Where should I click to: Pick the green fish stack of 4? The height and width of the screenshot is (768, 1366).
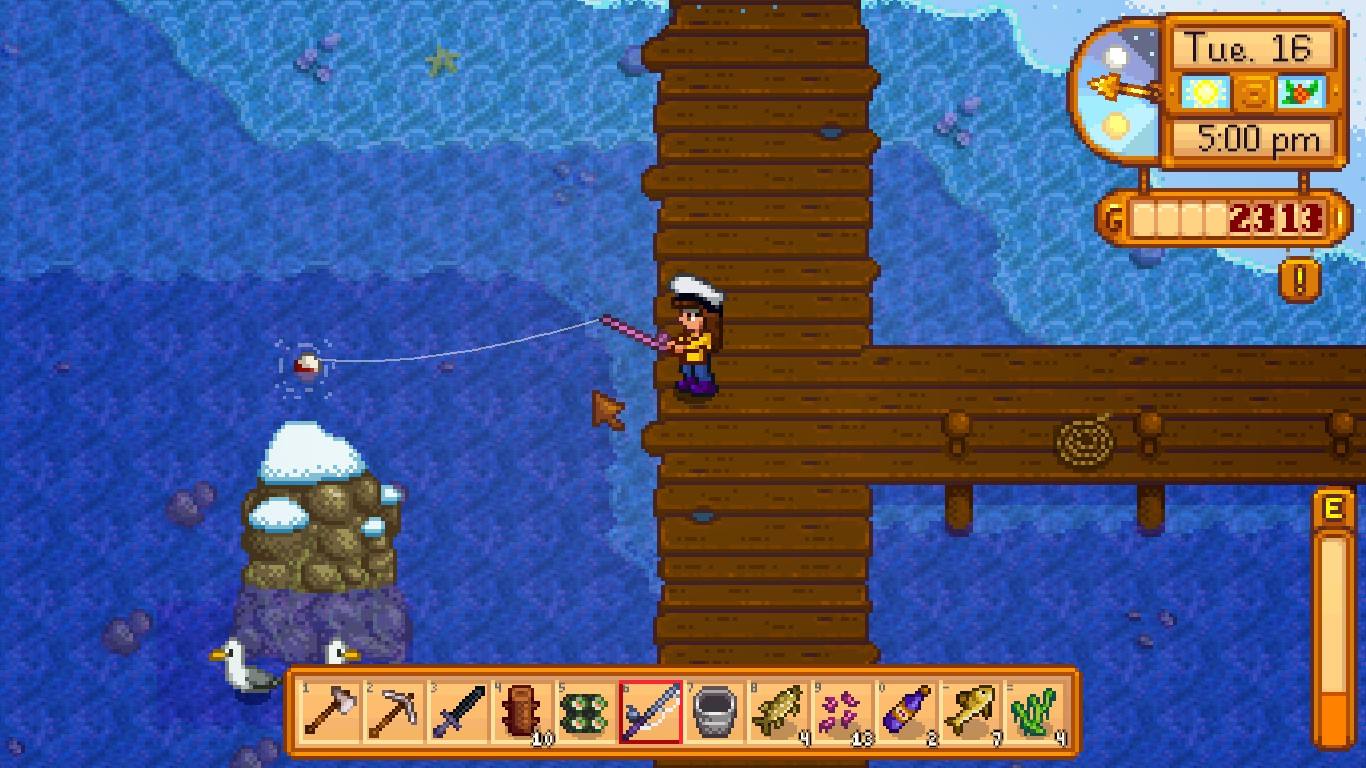tap(778, 712)
